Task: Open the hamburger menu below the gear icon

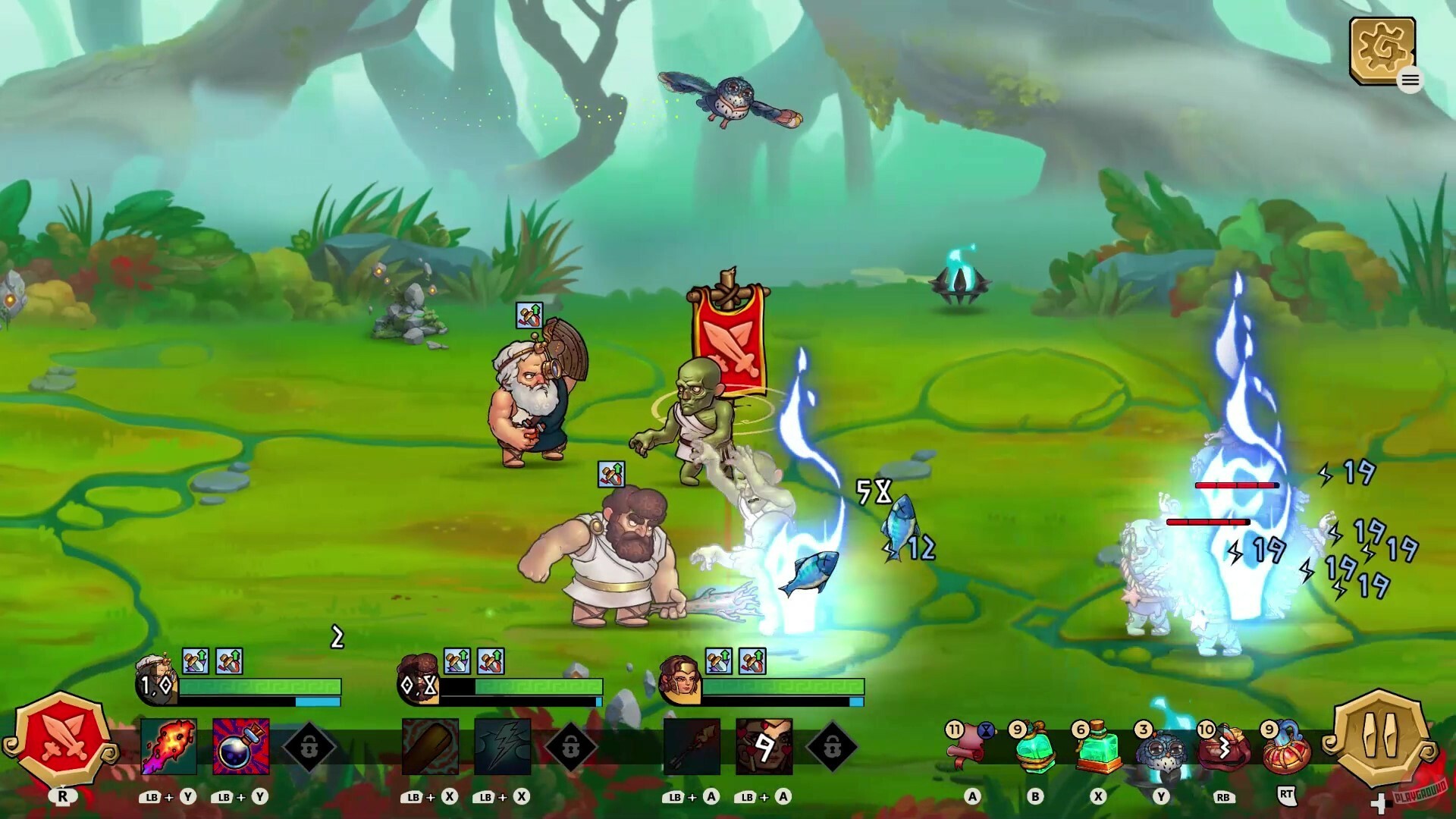Action: tap(1410, 80)
